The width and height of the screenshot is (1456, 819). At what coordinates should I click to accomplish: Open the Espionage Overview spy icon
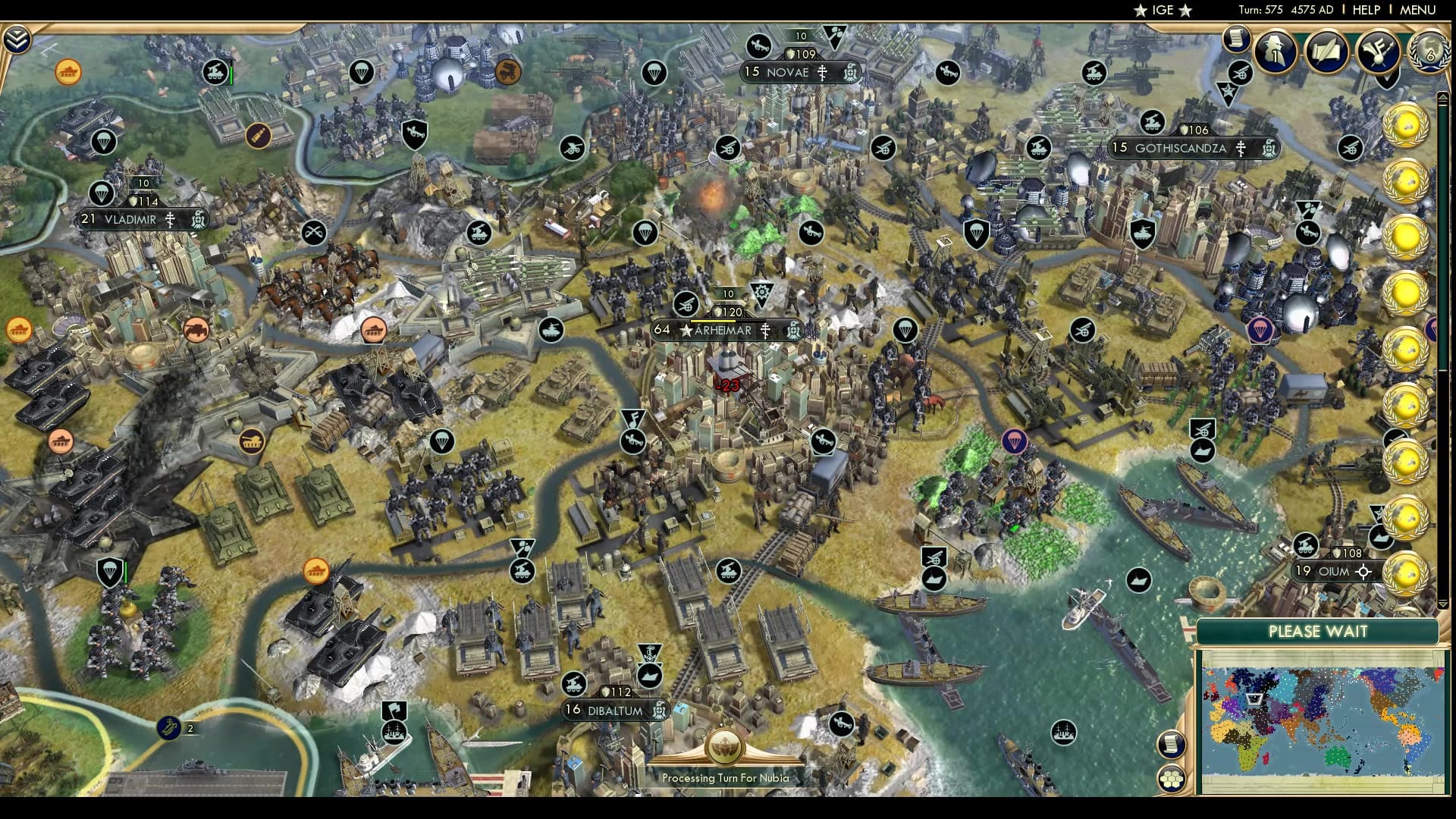click(1275, 52)
